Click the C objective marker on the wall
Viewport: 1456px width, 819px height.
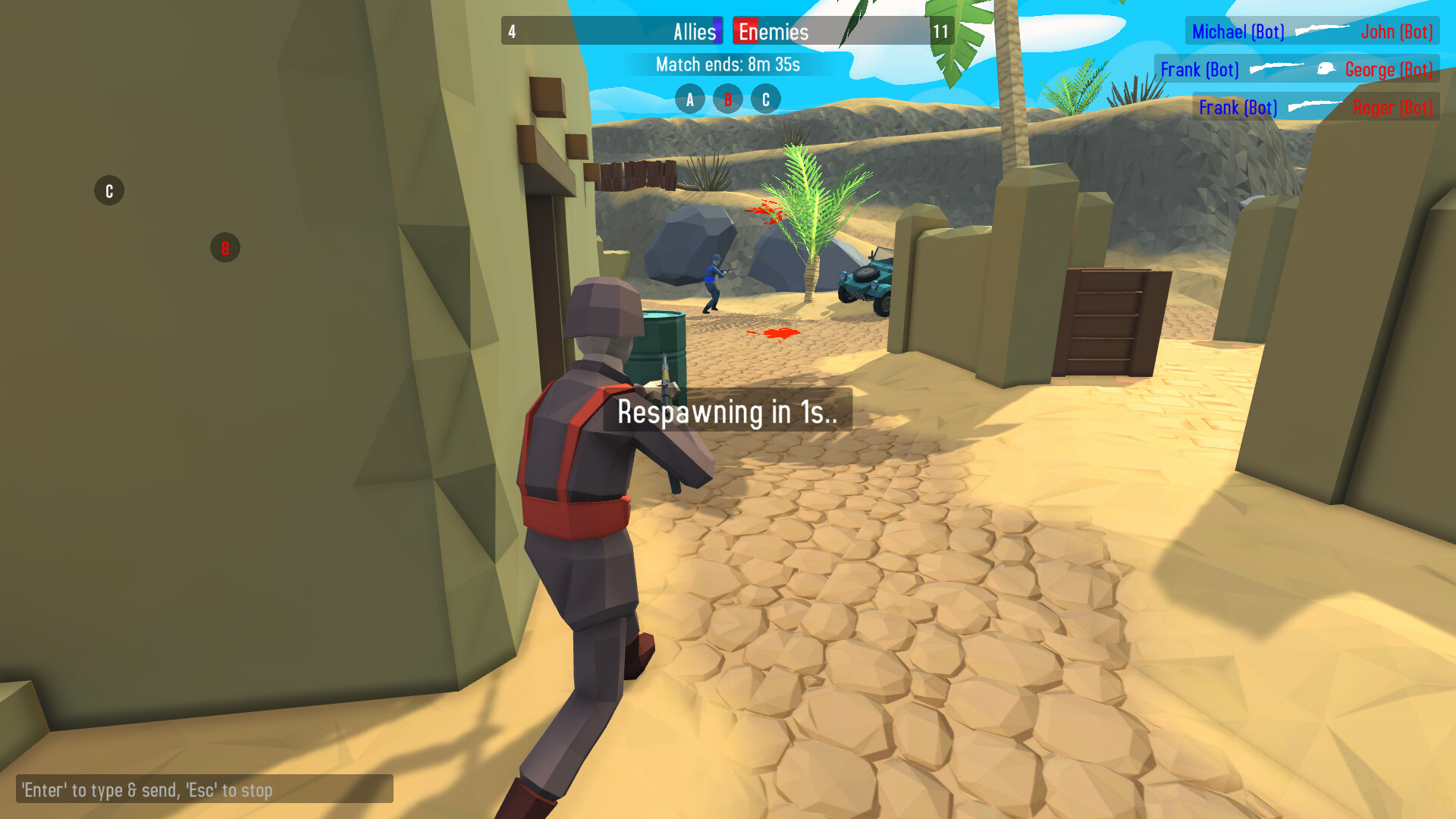click(108, 190)
